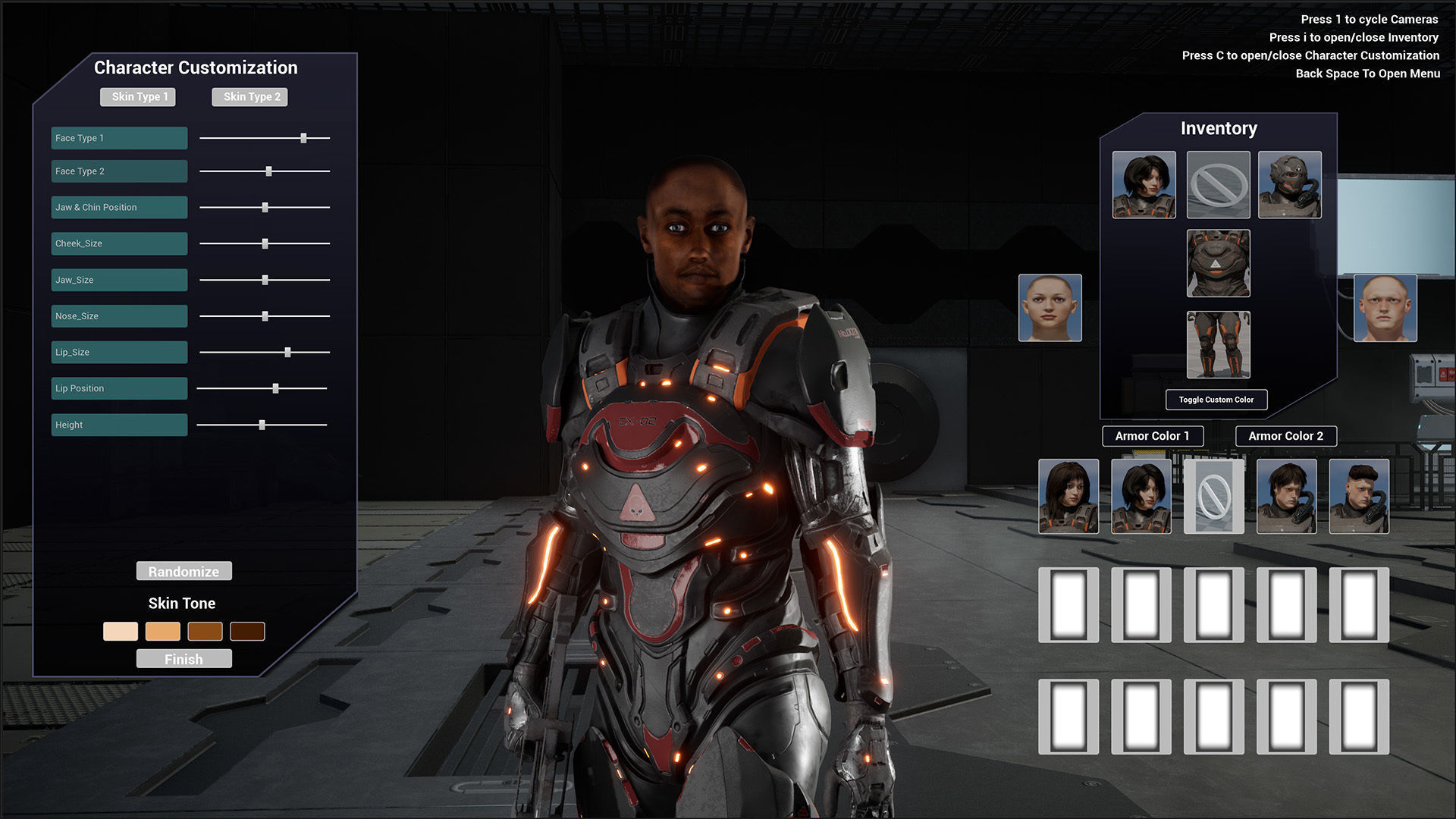Open Armor Color 1
The width and height of the screenshot is (1456, 819).
pos(1152,436)
